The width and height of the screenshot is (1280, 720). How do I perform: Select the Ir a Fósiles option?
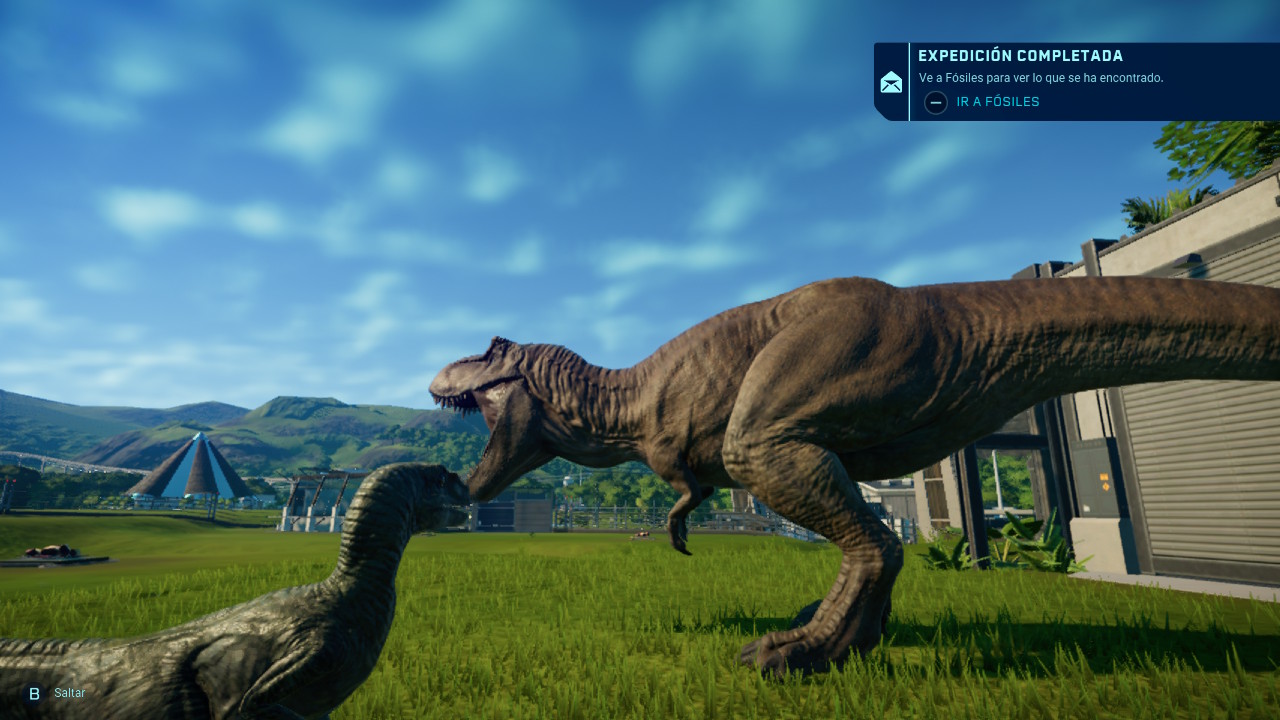pos(997,102)
